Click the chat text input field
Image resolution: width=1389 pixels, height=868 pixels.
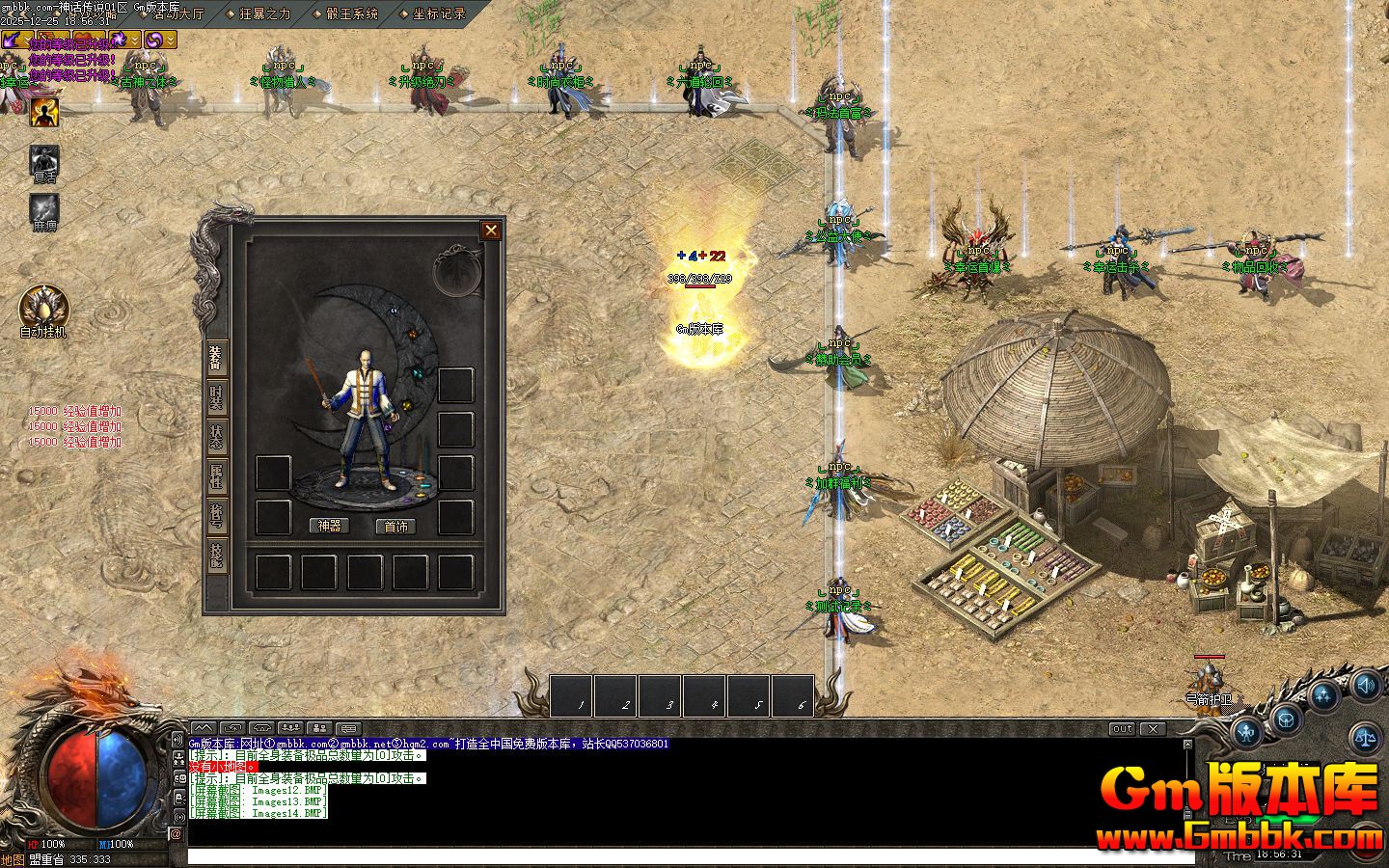[675, 856]
